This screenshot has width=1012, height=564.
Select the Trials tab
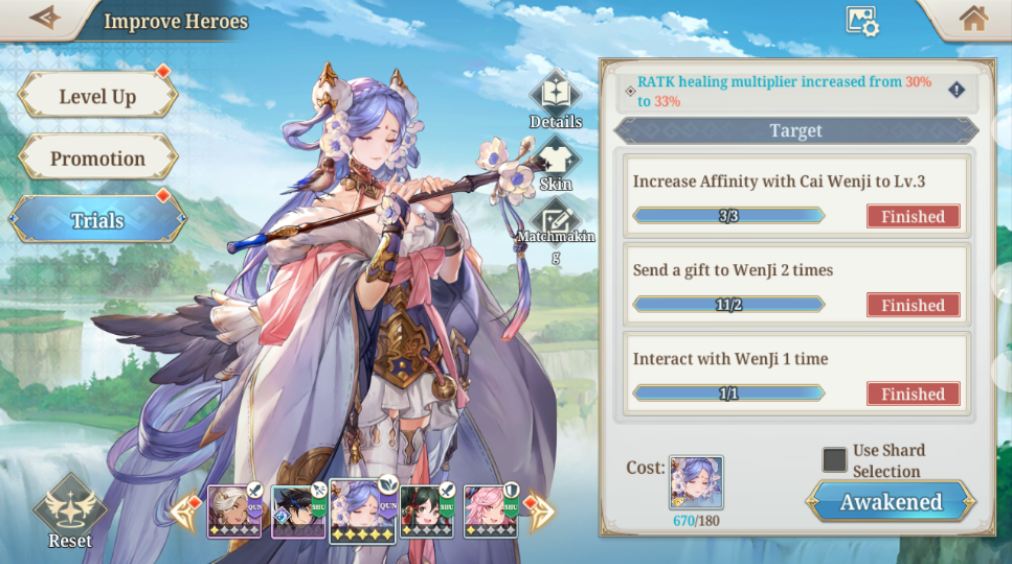tap(97, 220)
